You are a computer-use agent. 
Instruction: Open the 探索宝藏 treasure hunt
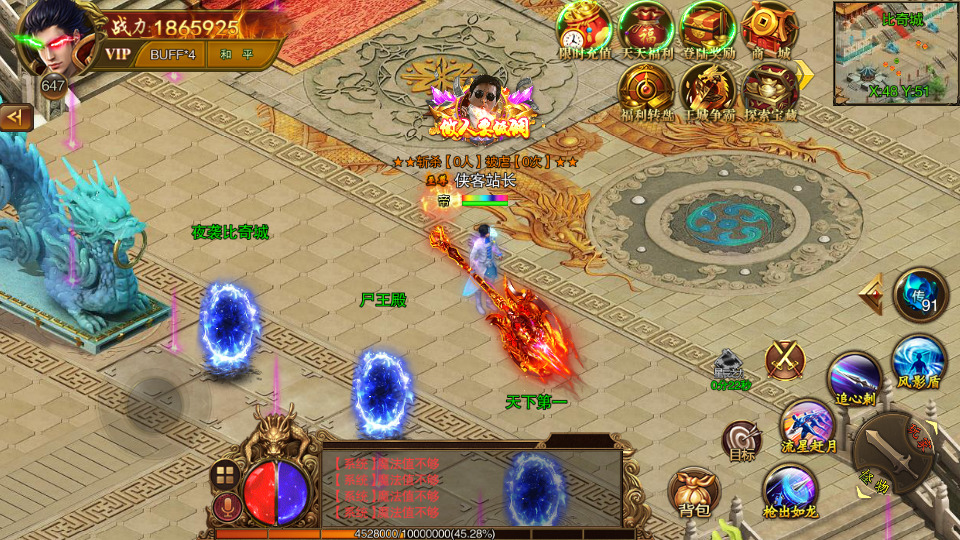(769, 90)
